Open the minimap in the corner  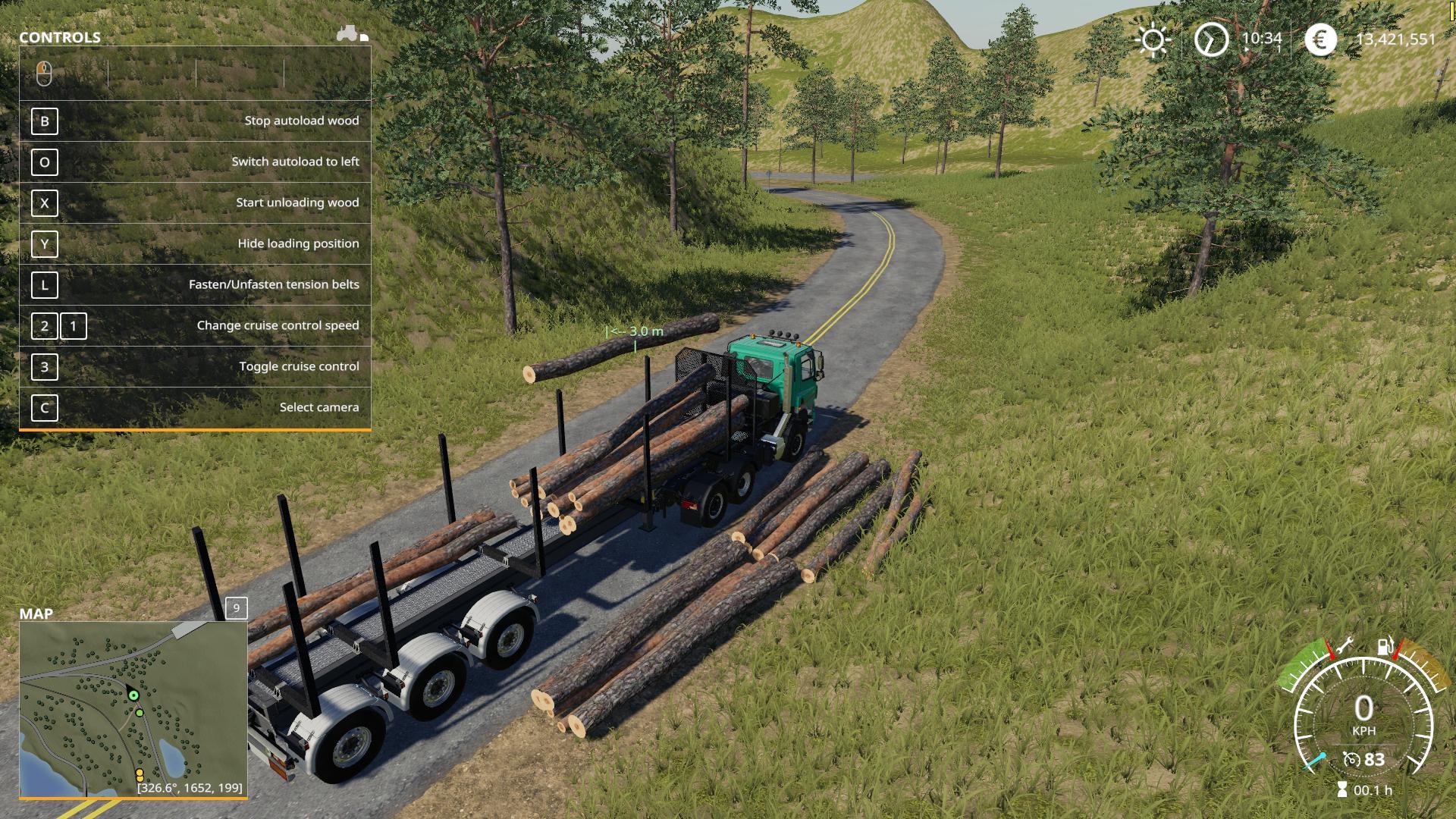(x=133, y=709)
